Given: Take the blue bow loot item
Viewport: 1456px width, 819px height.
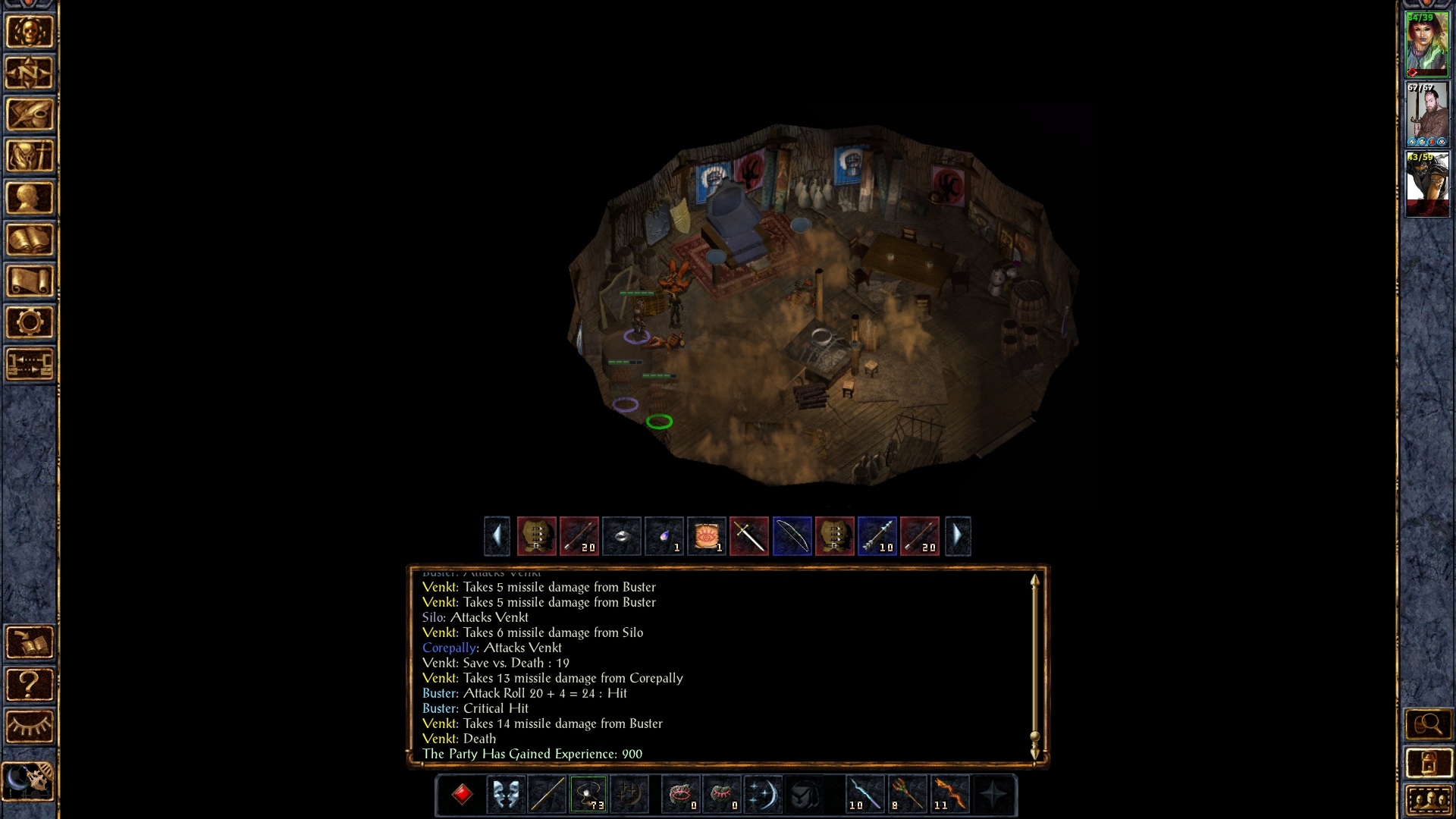Looking at the screenshot, I should [x=792, y=537].
